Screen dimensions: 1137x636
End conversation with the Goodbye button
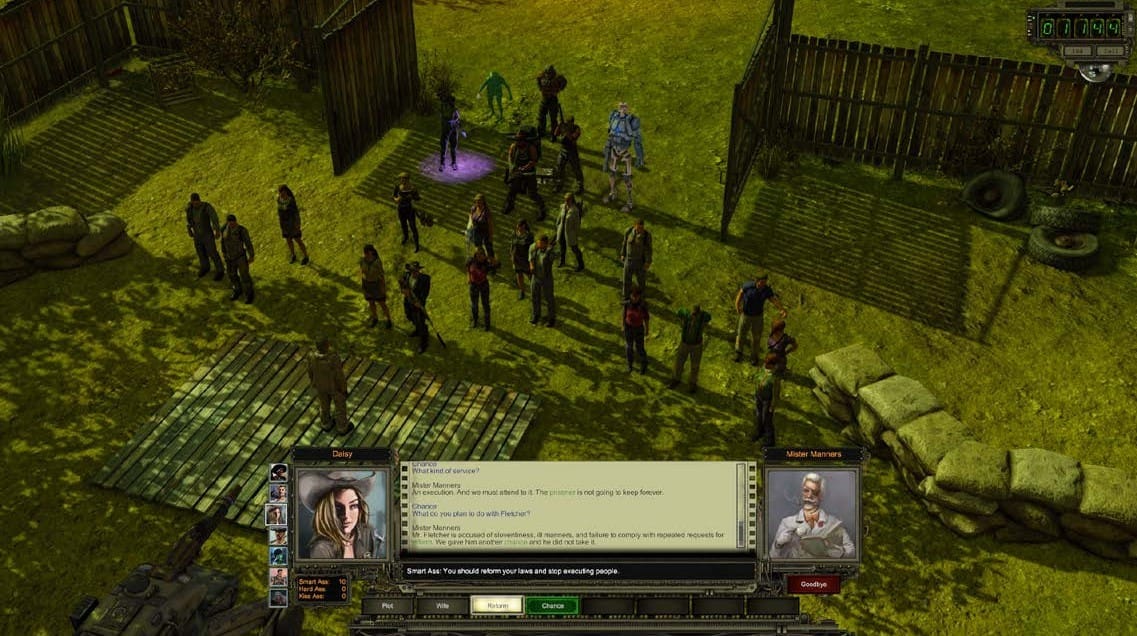tap(812, 584)
